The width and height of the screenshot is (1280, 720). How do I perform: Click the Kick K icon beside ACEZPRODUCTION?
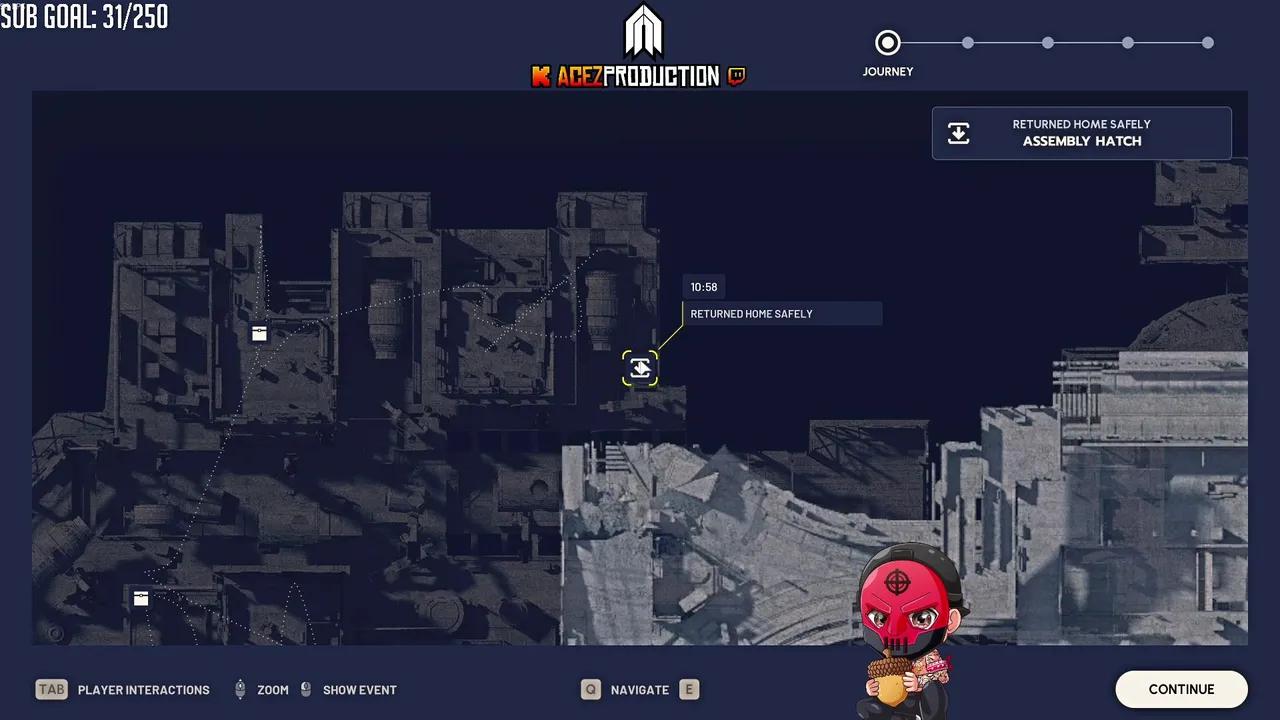coord(541,76)
